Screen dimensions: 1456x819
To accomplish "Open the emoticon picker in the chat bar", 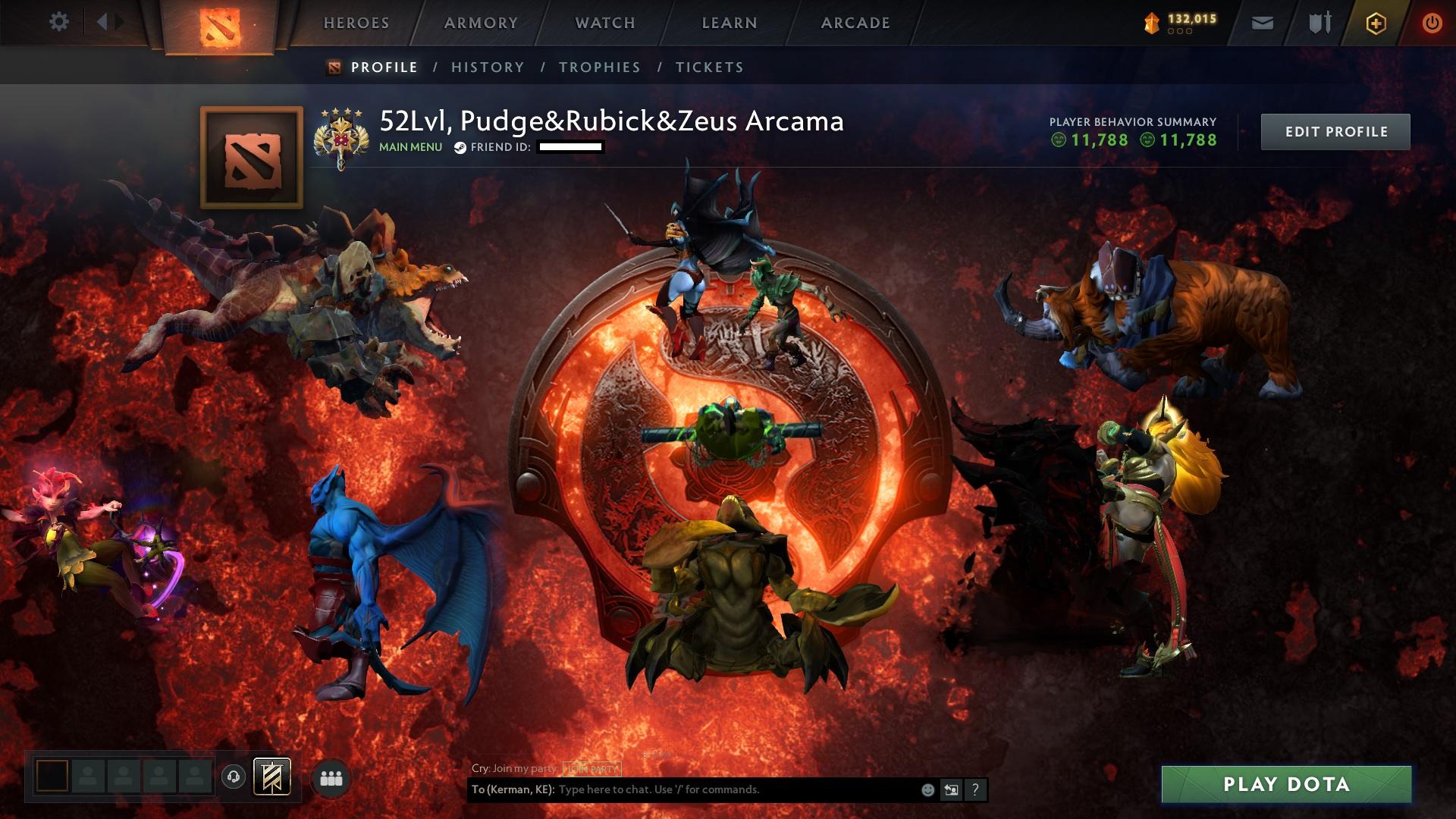I will pyautogui.click(x=926, y=790).
